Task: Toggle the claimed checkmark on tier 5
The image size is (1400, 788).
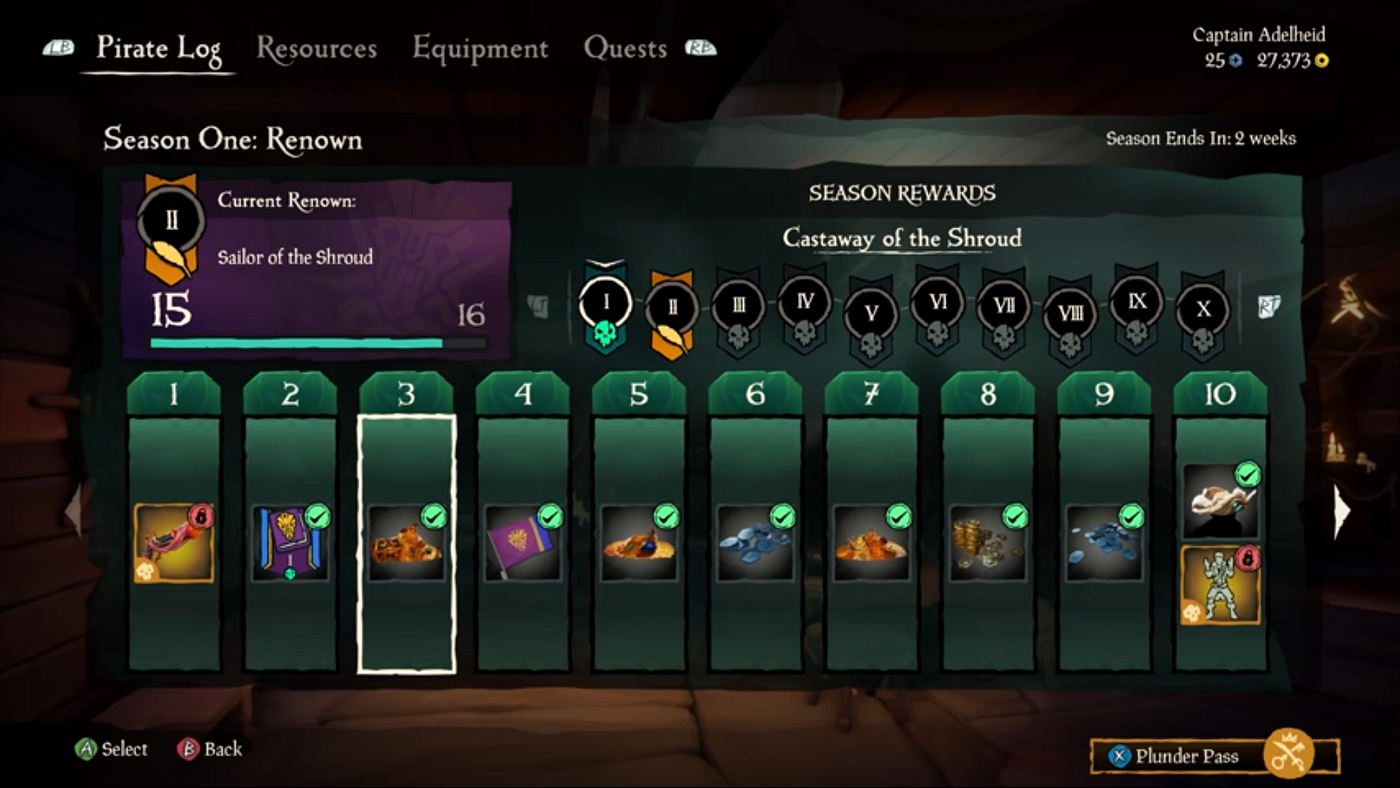Action: coord(665,514)
